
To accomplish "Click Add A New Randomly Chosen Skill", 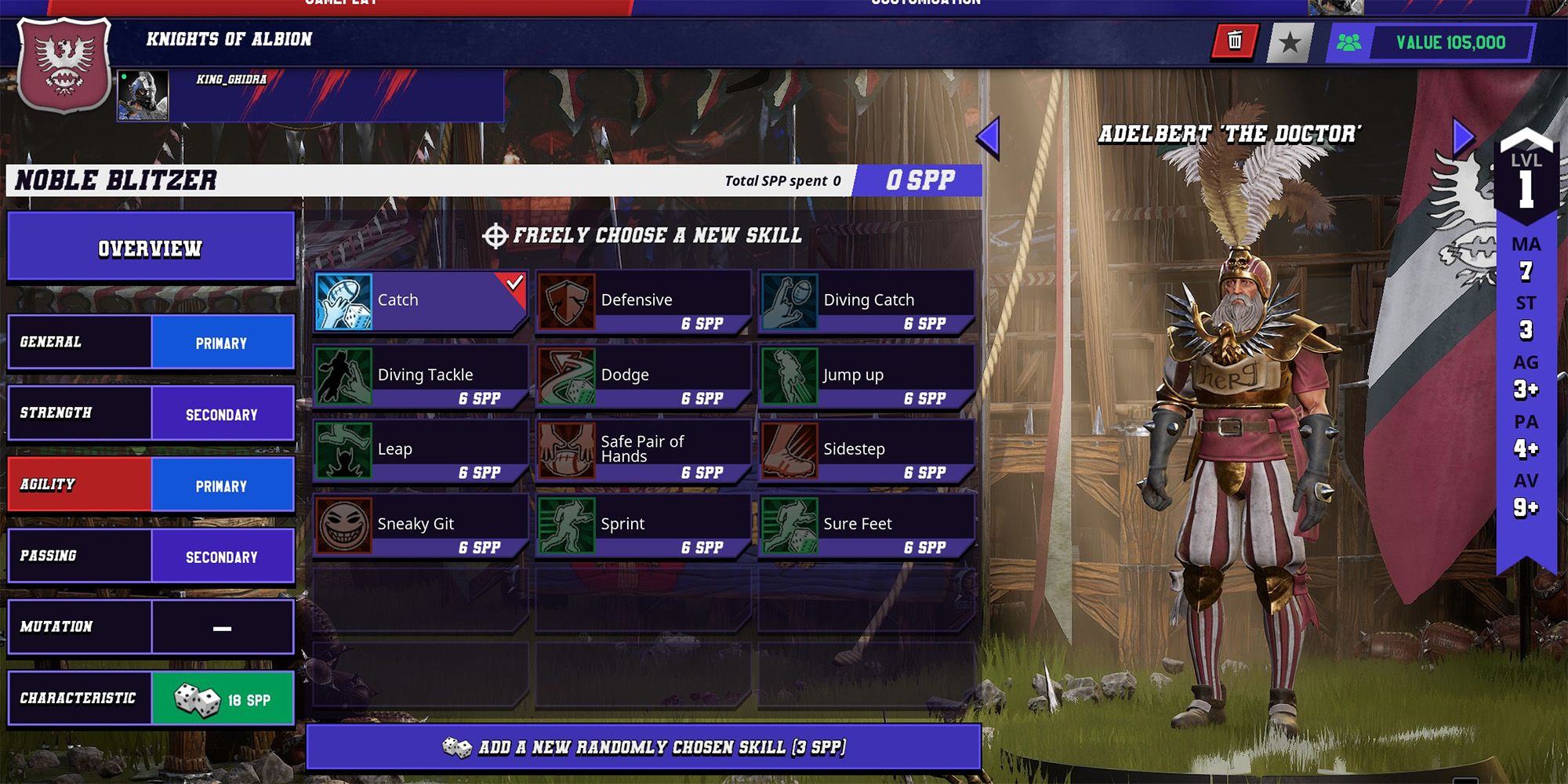I will [x=645, y=747].
